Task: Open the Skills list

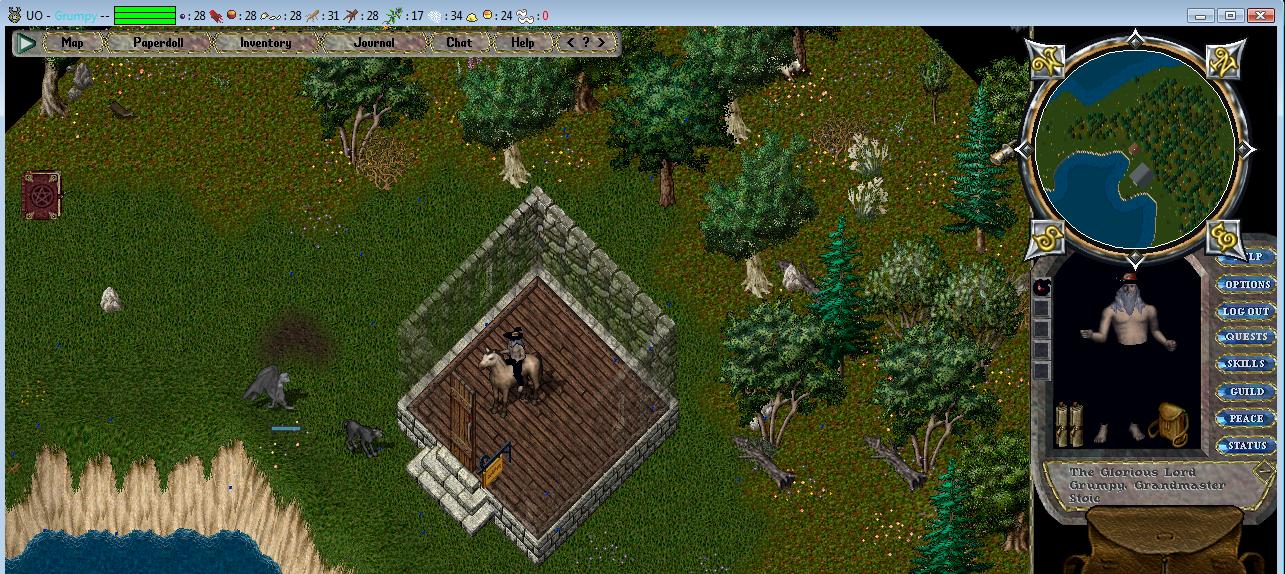Action: [x=1246, y=365]
